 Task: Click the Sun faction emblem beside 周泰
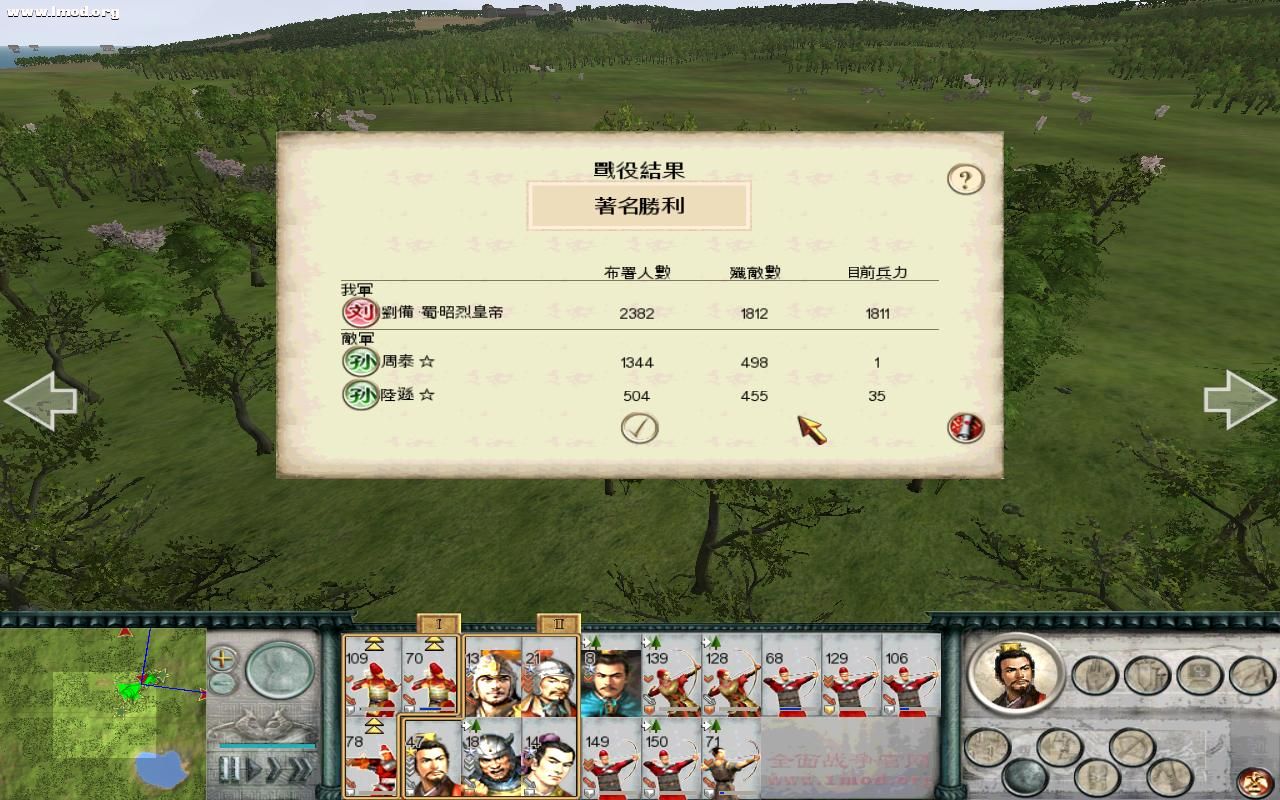[x=359, y=362]
